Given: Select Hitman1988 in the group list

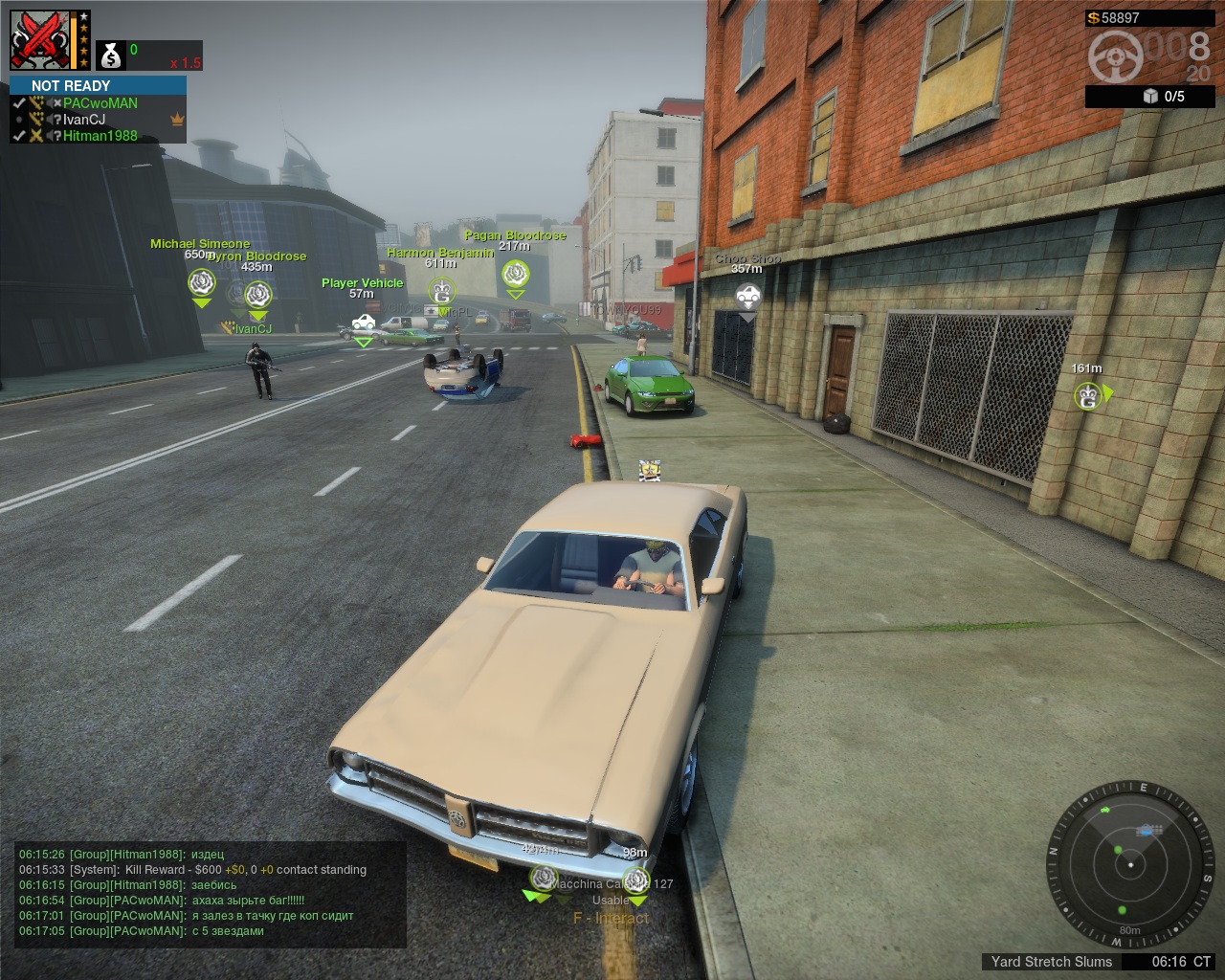Looking at the screenshot, I should pyautogui.click(x=100, y=136).
